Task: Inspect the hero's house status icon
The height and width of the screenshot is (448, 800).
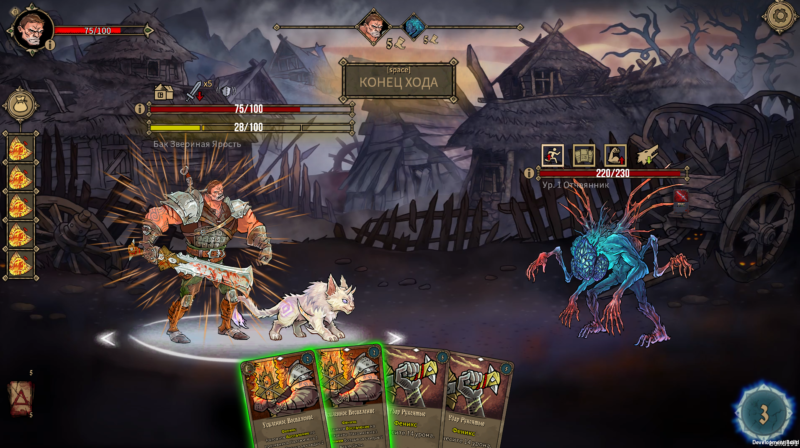Action: pyautogui.click(x=164, y=92)
